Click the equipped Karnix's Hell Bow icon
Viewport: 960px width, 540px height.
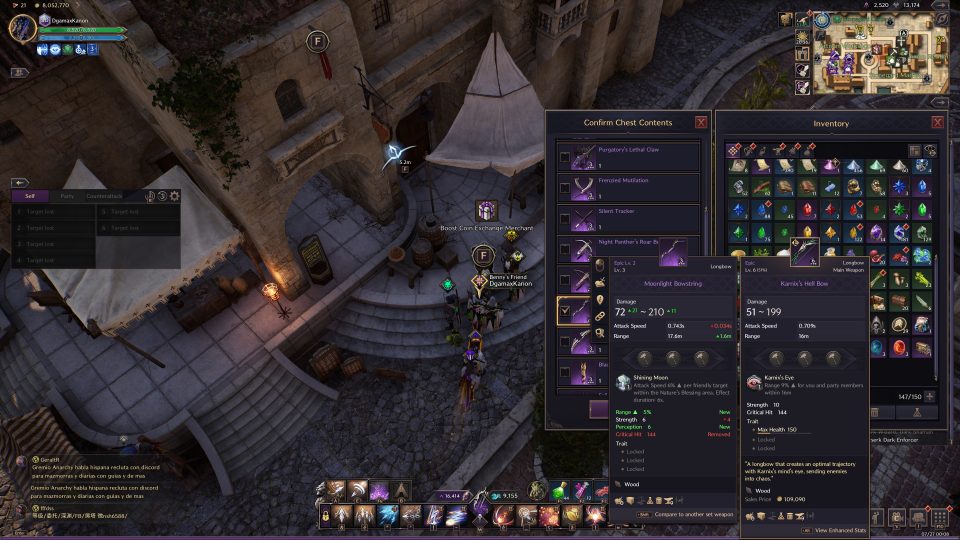pos(805,251)
